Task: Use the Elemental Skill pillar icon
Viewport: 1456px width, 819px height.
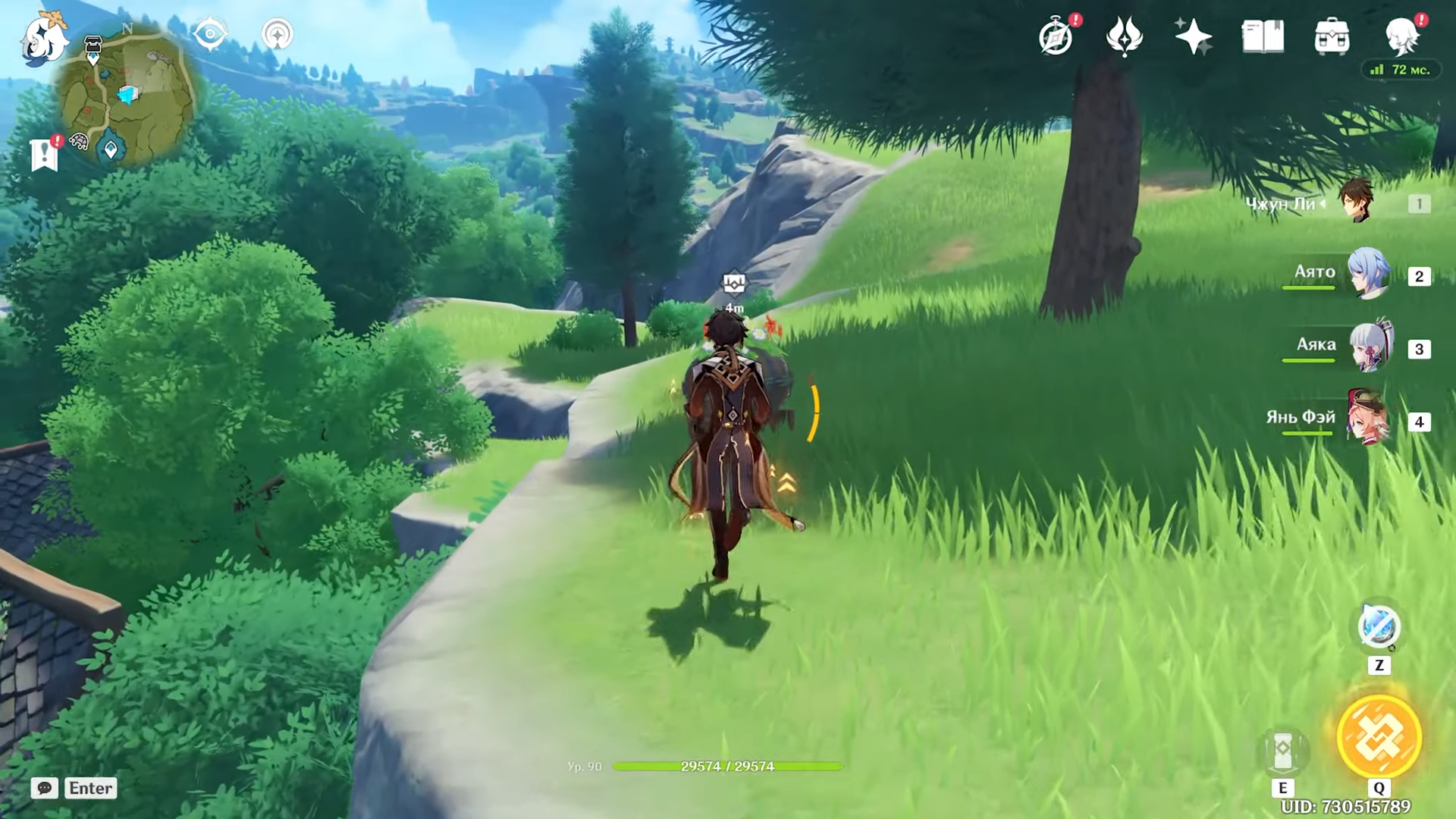Action: click(x=1282, y=750)
